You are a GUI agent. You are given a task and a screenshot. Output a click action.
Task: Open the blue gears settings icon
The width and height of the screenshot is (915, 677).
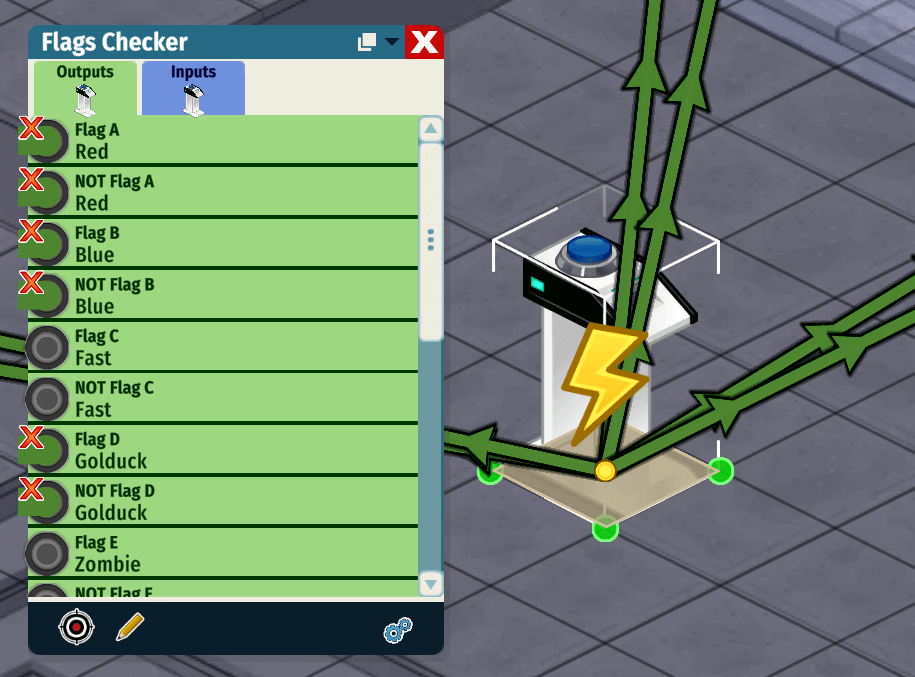[398, 630]
